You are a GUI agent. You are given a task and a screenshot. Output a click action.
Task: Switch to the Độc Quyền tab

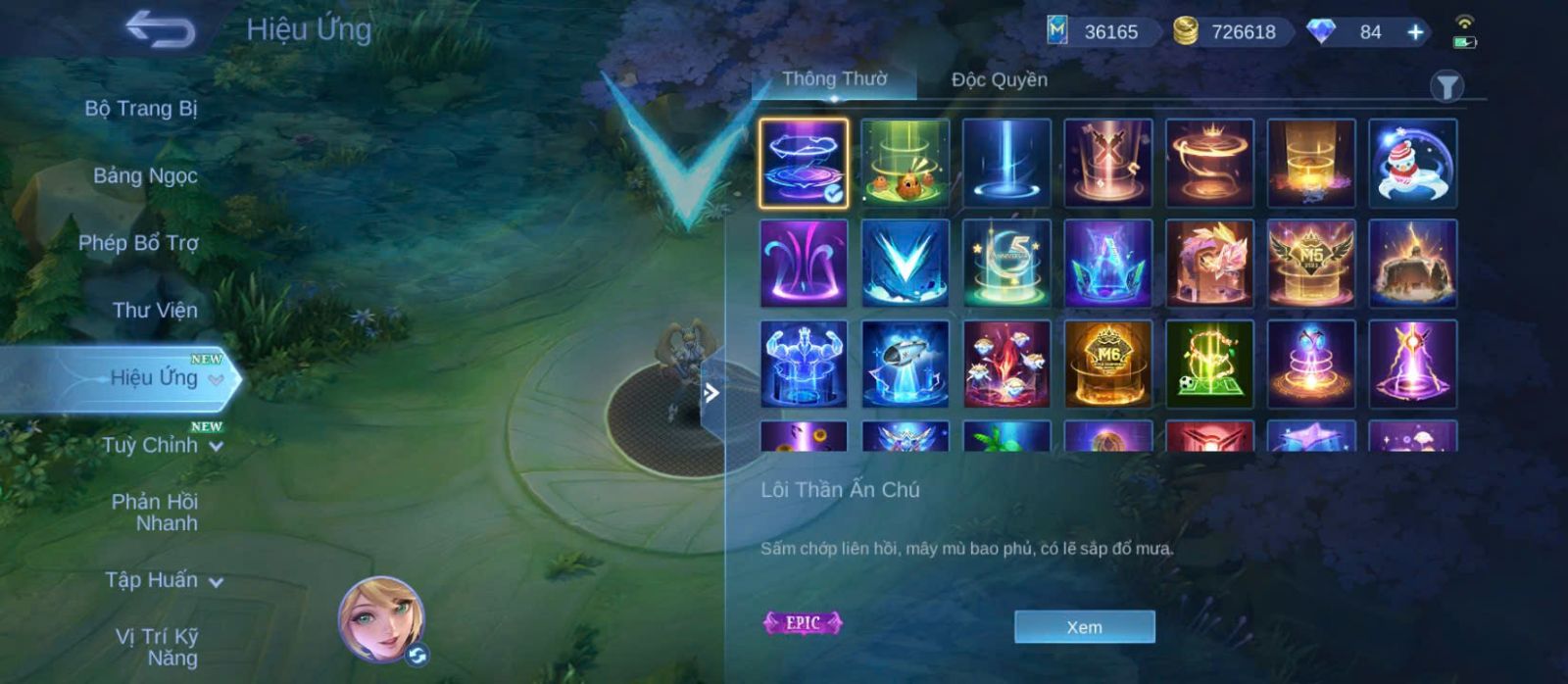(x=999, y=80)
